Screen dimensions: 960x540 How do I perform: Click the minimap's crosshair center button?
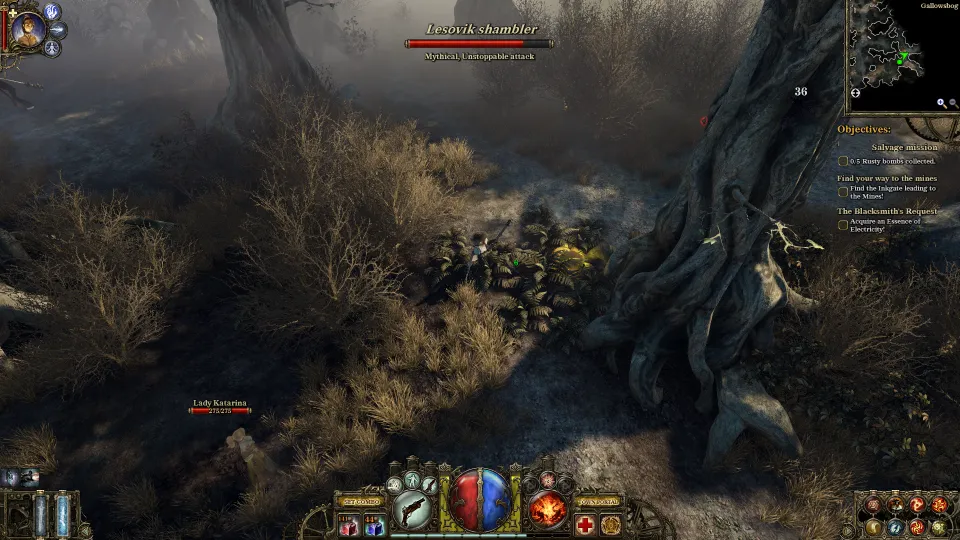pos(855,93)
